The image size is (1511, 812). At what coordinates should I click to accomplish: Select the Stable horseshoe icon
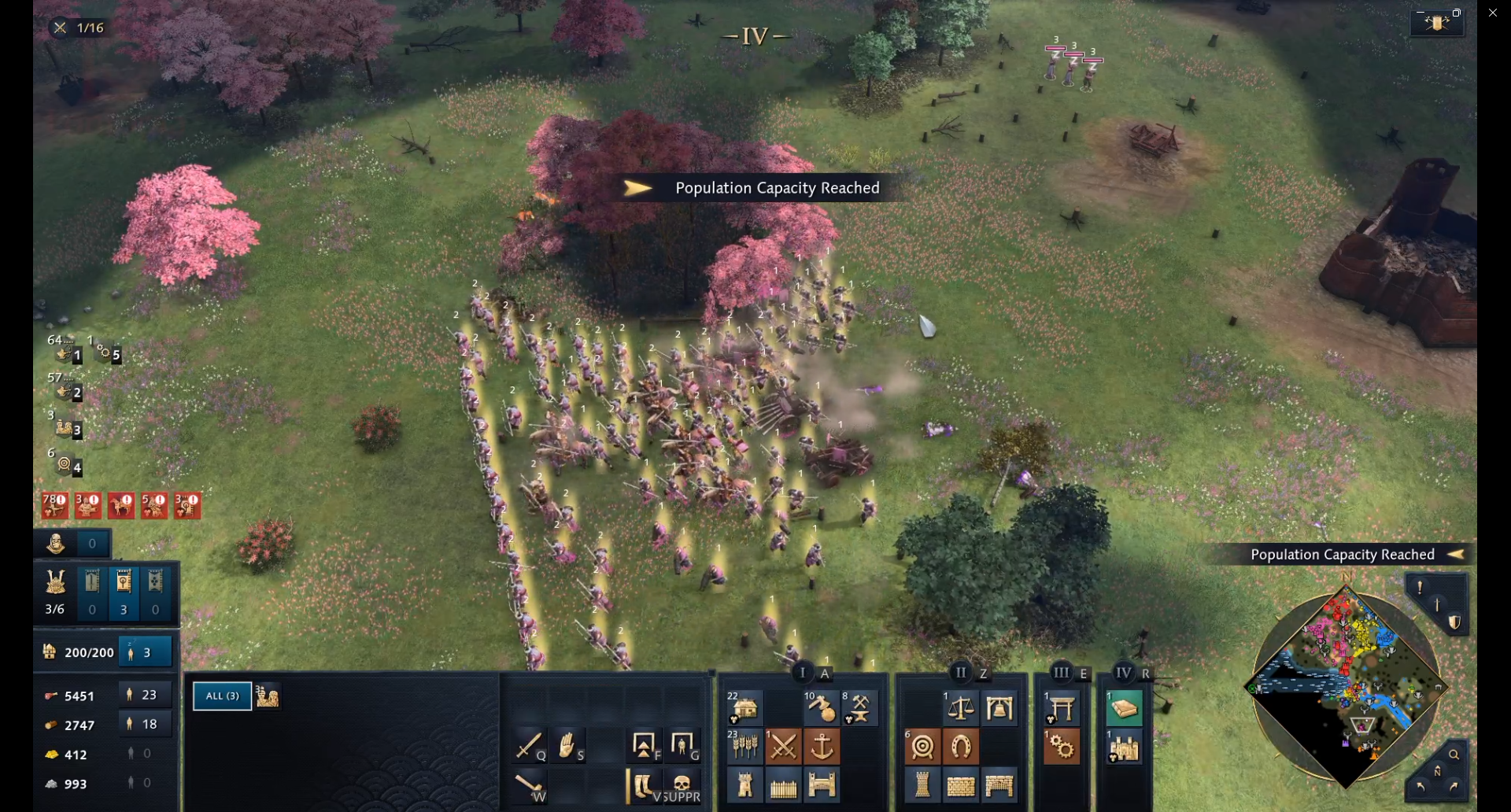(961, 746)
